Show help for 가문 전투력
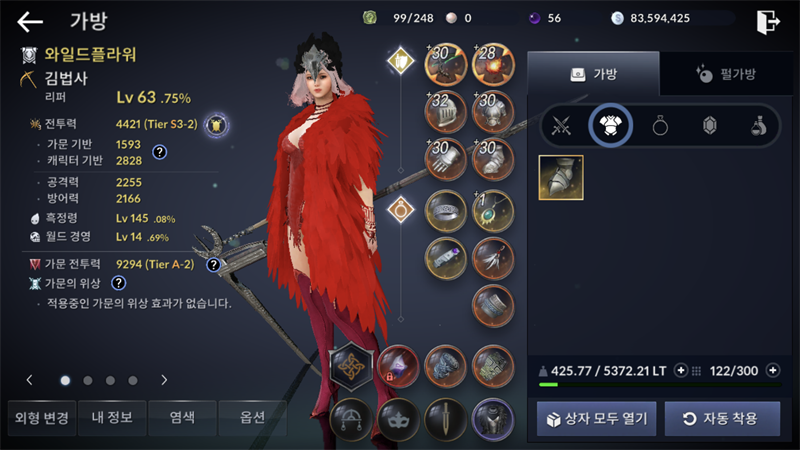Screen dimensions: 800x450 tap(213, 265)
